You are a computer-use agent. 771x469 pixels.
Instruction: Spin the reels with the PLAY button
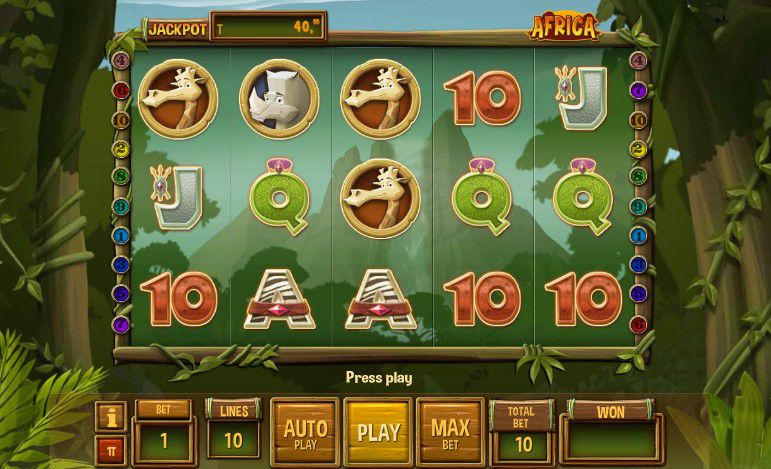tap(378, 432)
